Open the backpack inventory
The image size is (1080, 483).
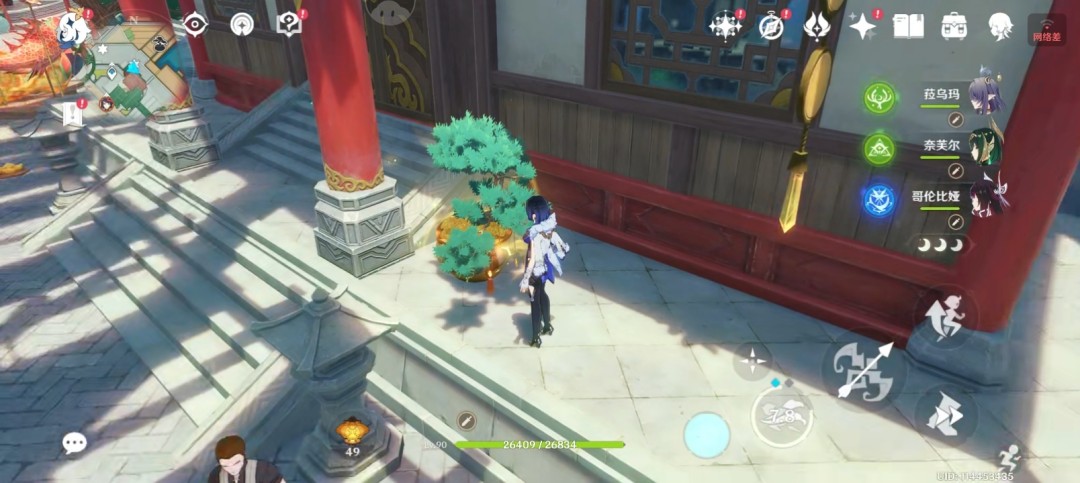coord(954,26)
